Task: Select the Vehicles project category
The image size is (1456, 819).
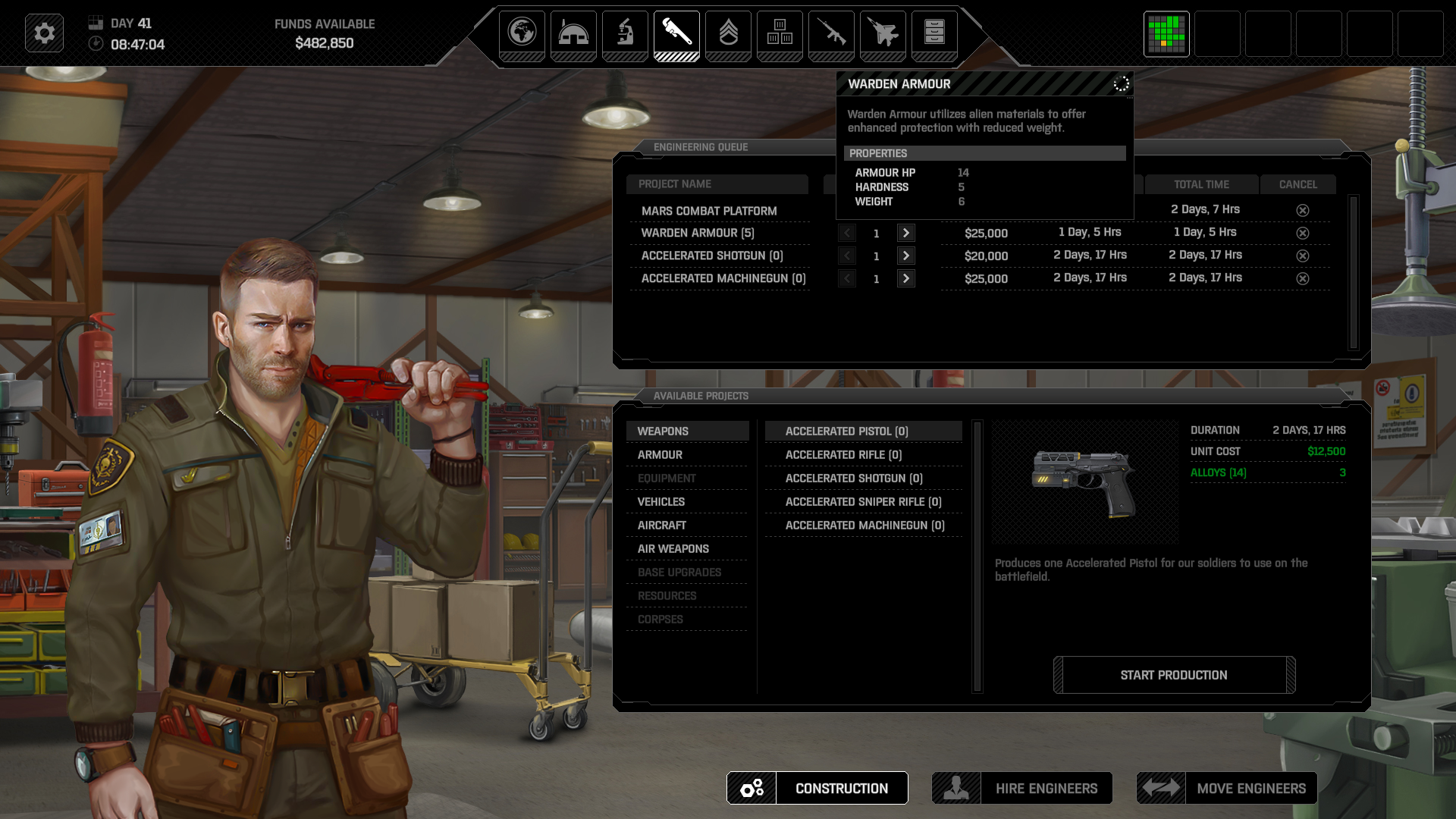Action: [x=661, y=501]
